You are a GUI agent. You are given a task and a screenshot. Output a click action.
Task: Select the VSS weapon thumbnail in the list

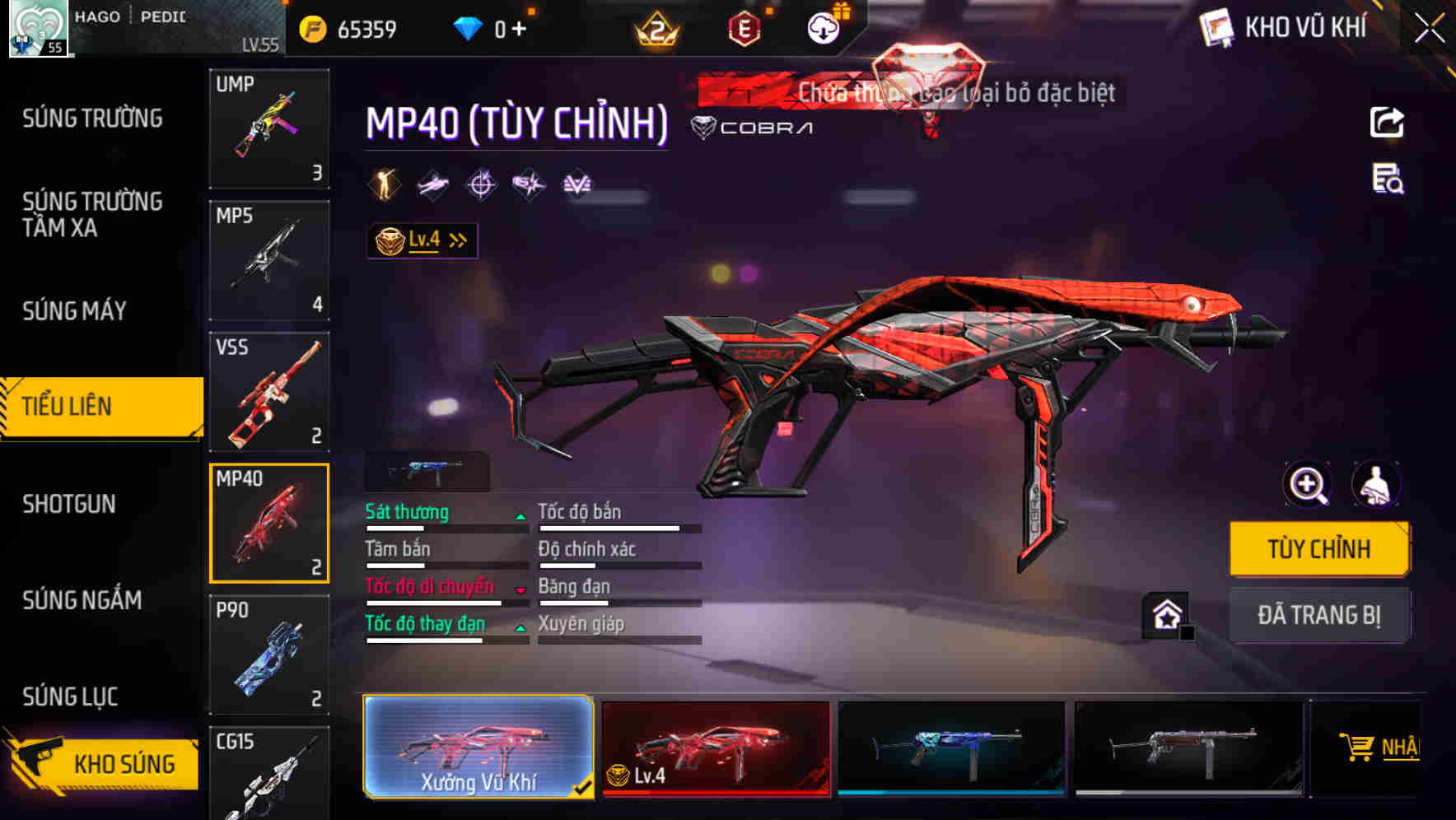(269, 390)
